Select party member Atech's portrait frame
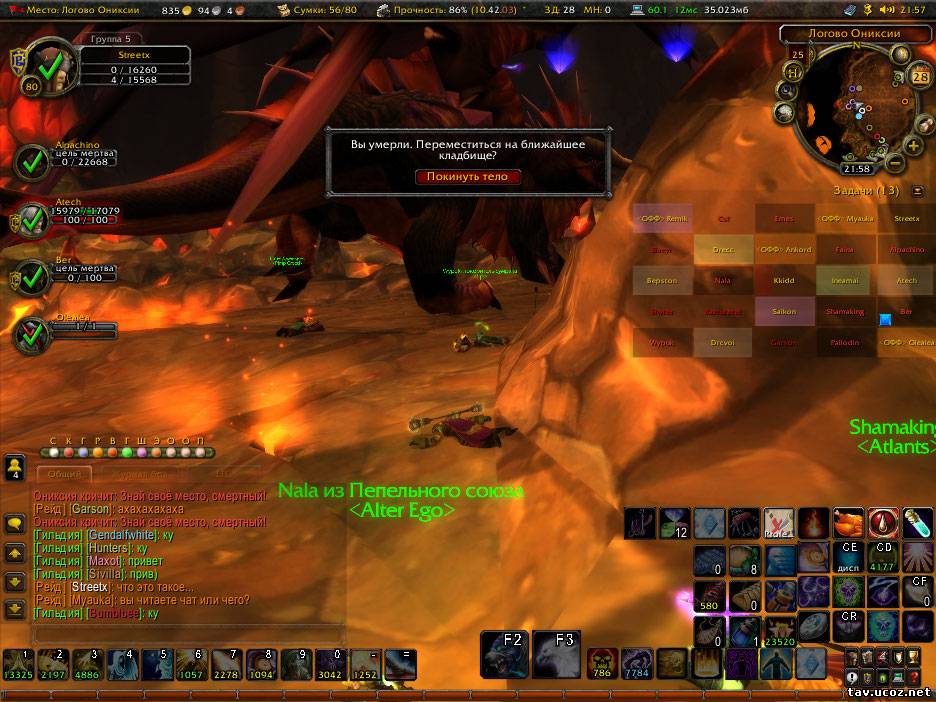Screen dimensions: 936x702 coord(34,217)
